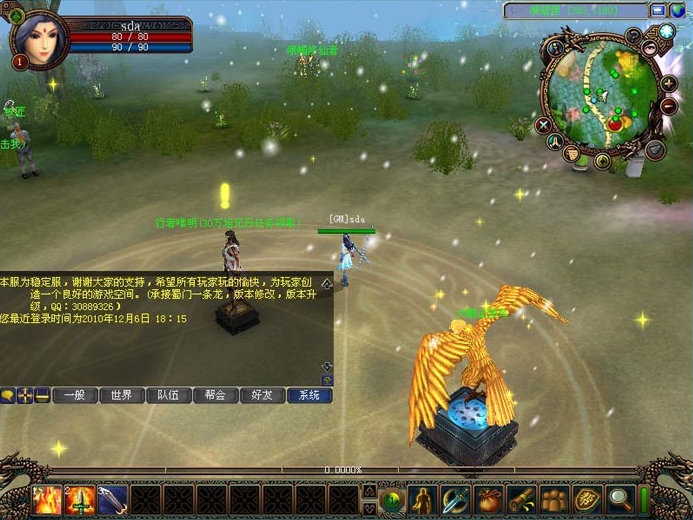Viewport: 693px width, 520px height.
Task: Show the 帮会 chat tab
Action: 216,395
